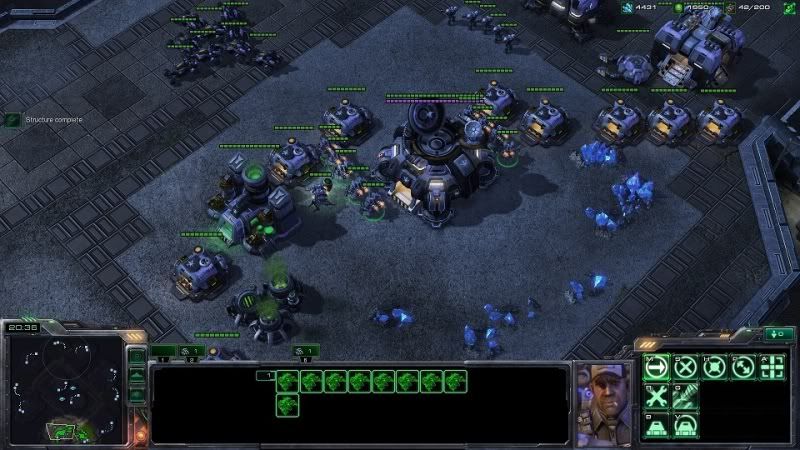Activate the Hold Position command
Image resolution: width=800 pixels, height=450 pixels.
tap(714, 367)
